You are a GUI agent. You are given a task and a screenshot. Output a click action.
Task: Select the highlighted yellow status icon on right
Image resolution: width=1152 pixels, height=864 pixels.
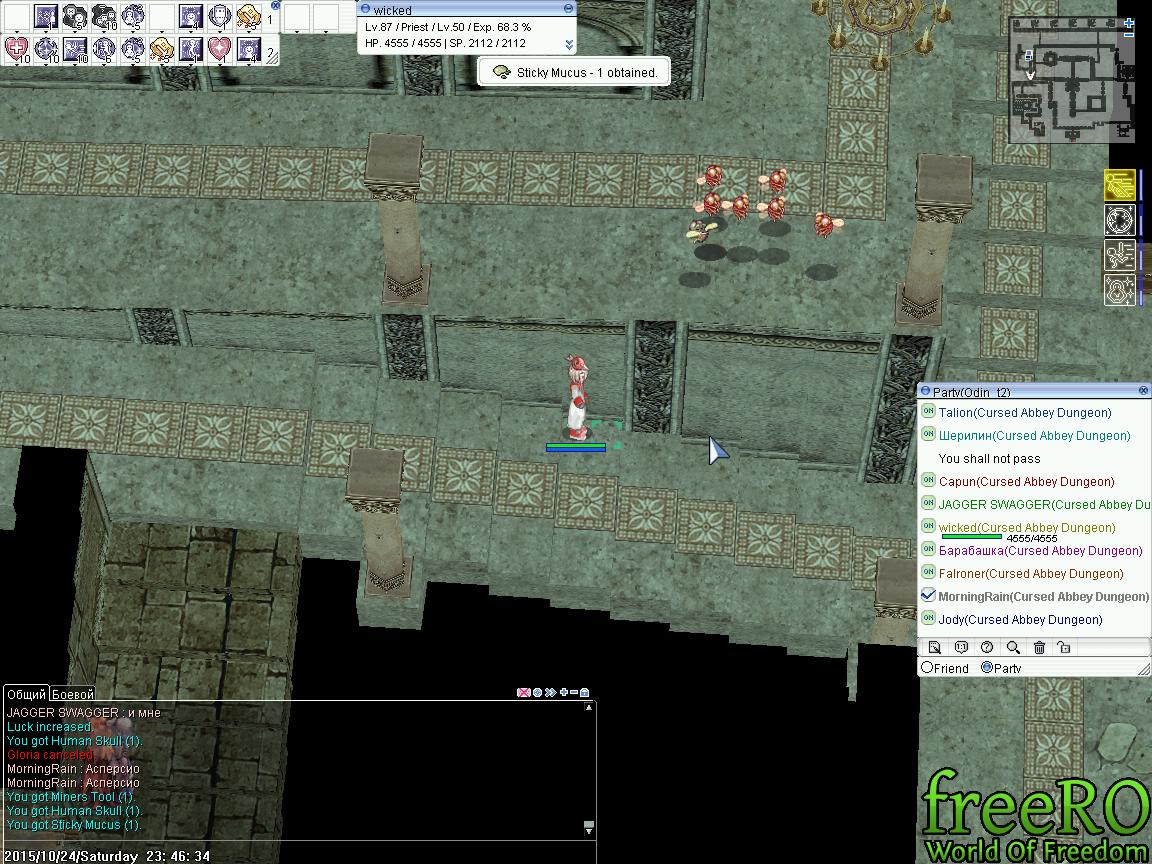click(1119, 185)
